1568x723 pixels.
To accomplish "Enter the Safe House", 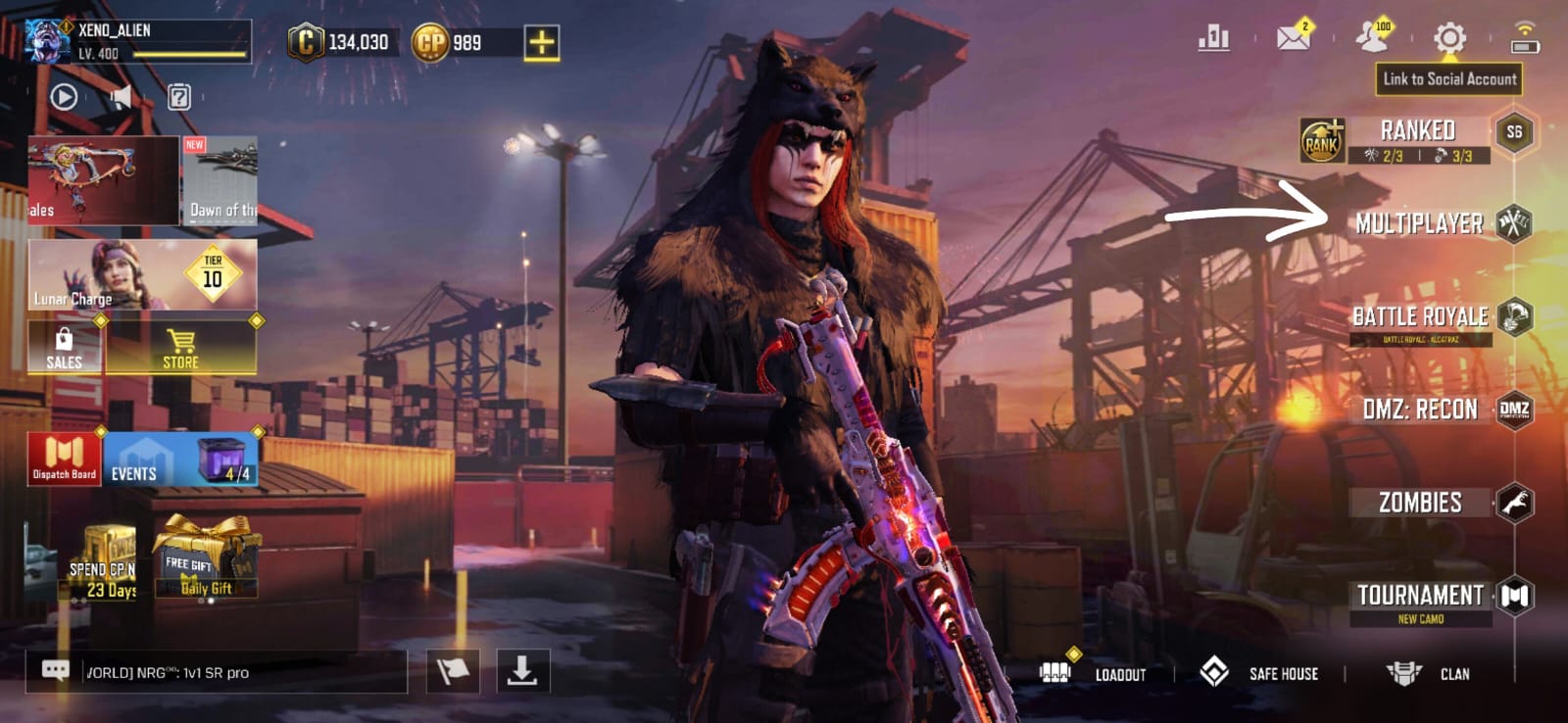I will (x=1260, y=673).
